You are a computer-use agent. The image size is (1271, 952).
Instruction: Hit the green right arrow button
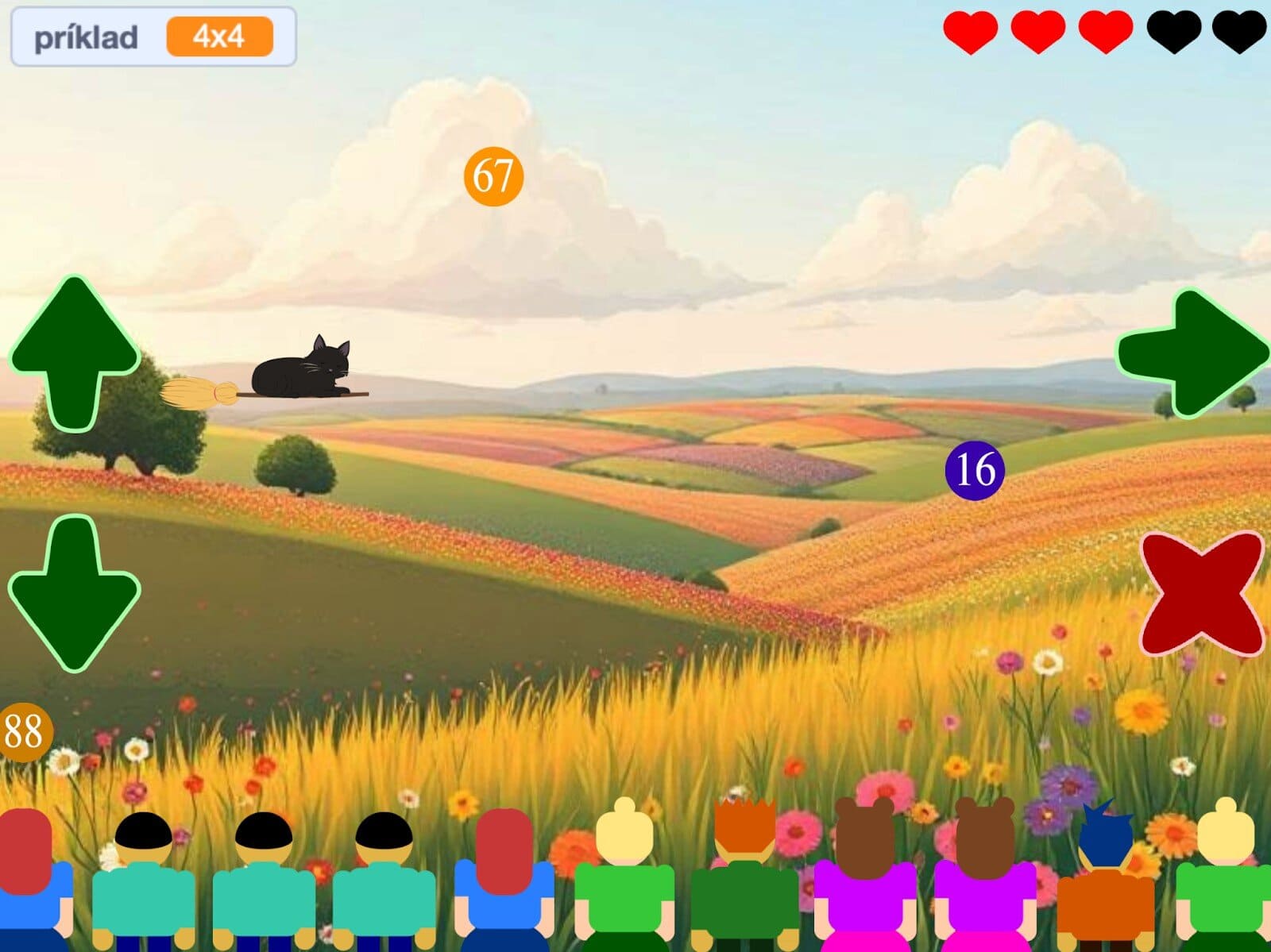[1192, 353]
